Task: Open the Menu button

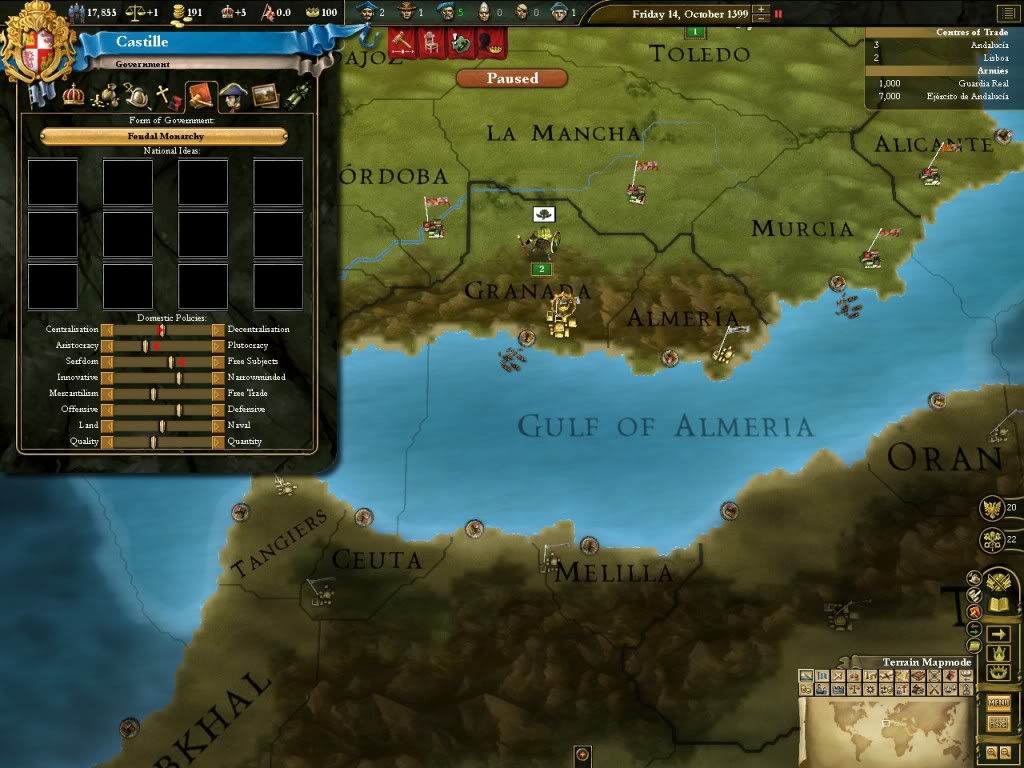Action: 997,701
